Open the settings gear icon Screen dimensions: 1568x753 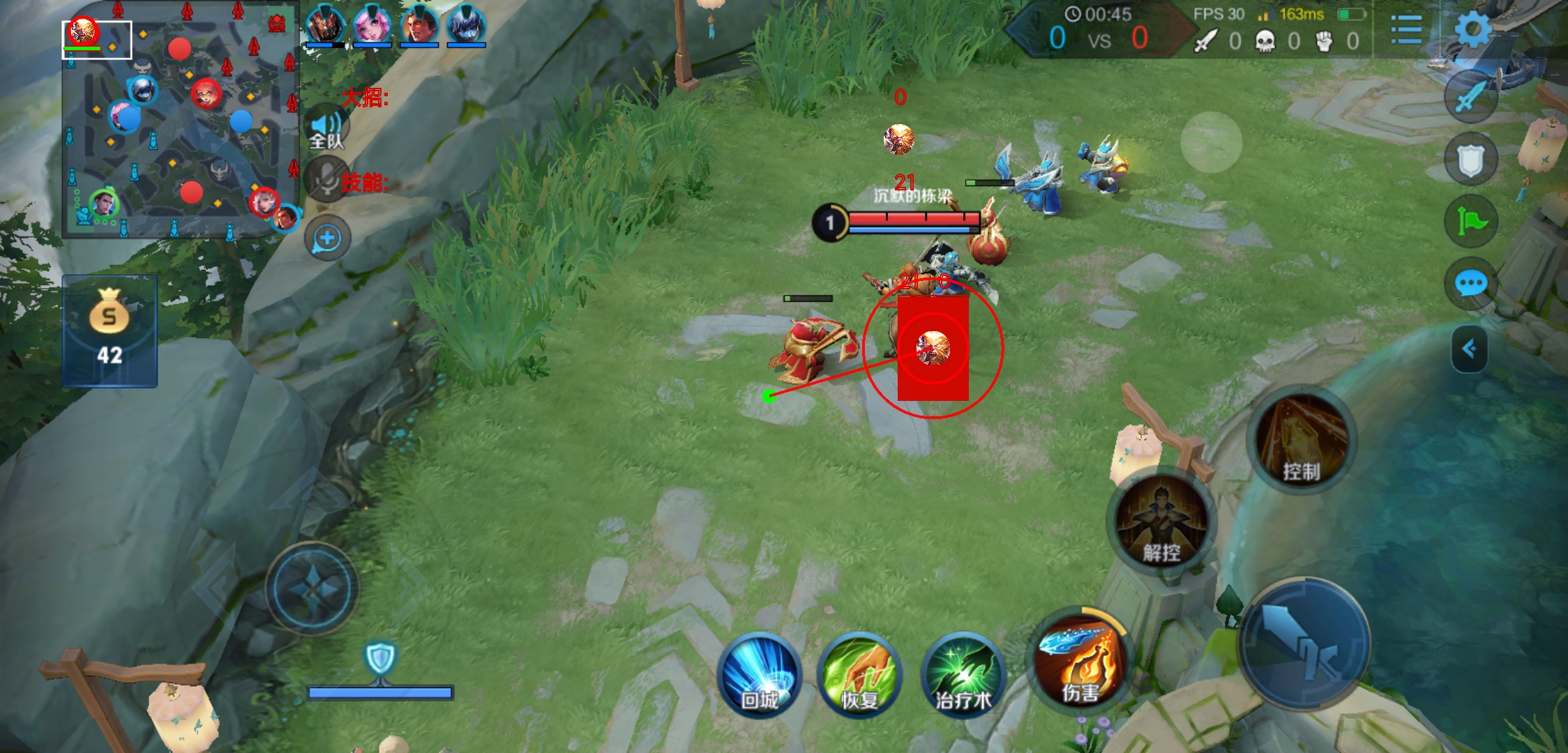pos(1472,29)
